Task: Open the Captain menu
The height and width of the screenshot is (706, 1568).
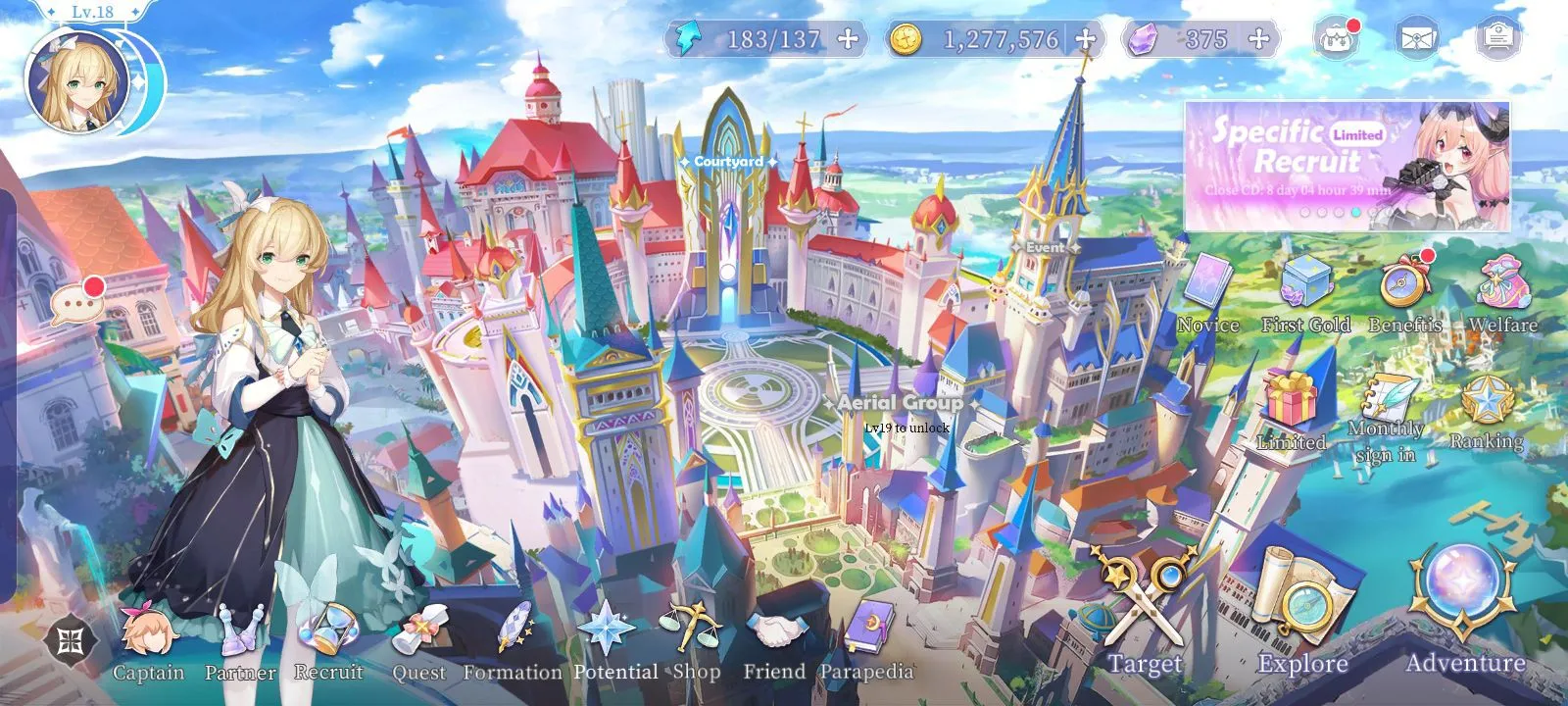Action: [149, 639]
